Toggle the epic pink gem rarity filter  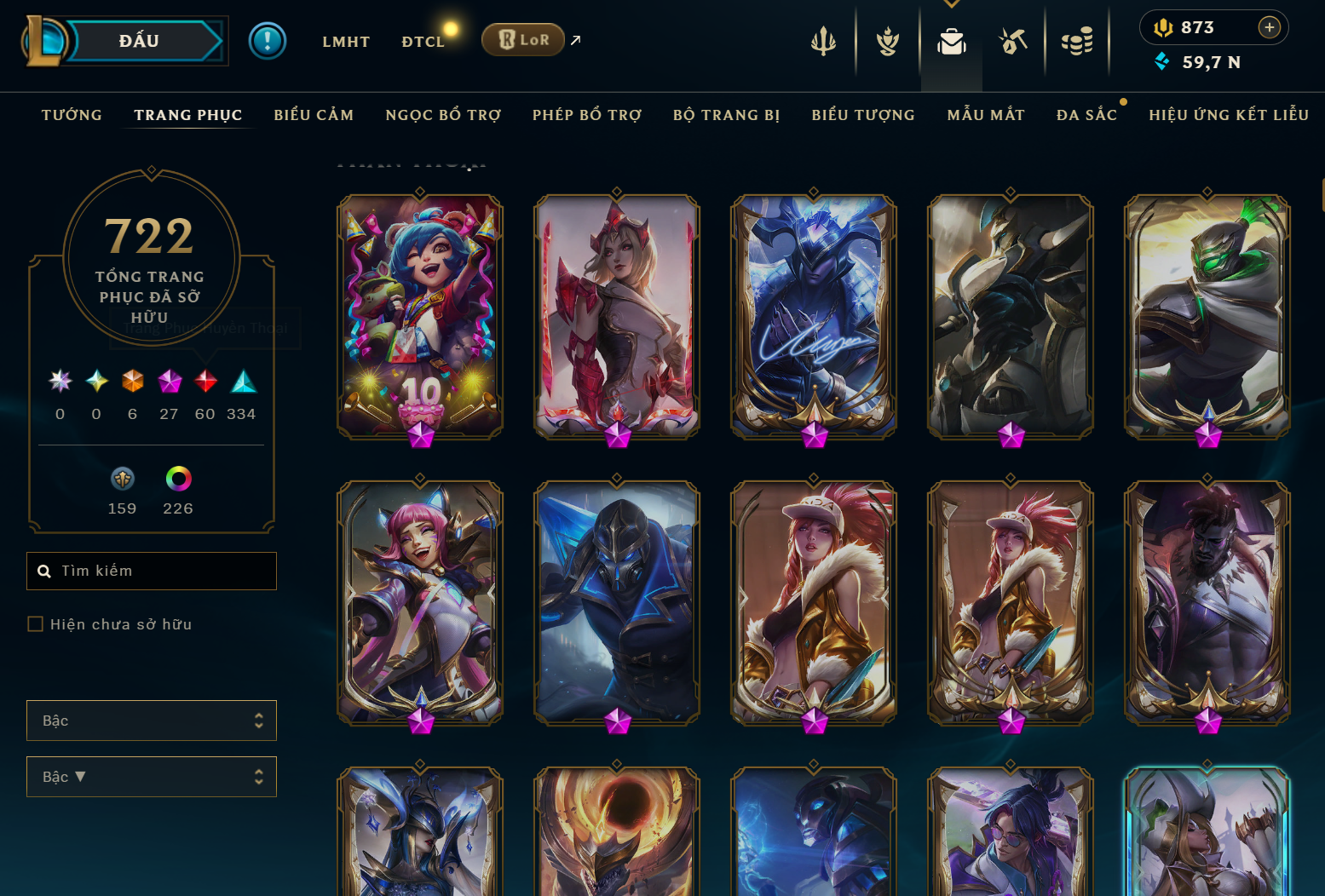tap(169, 381)
